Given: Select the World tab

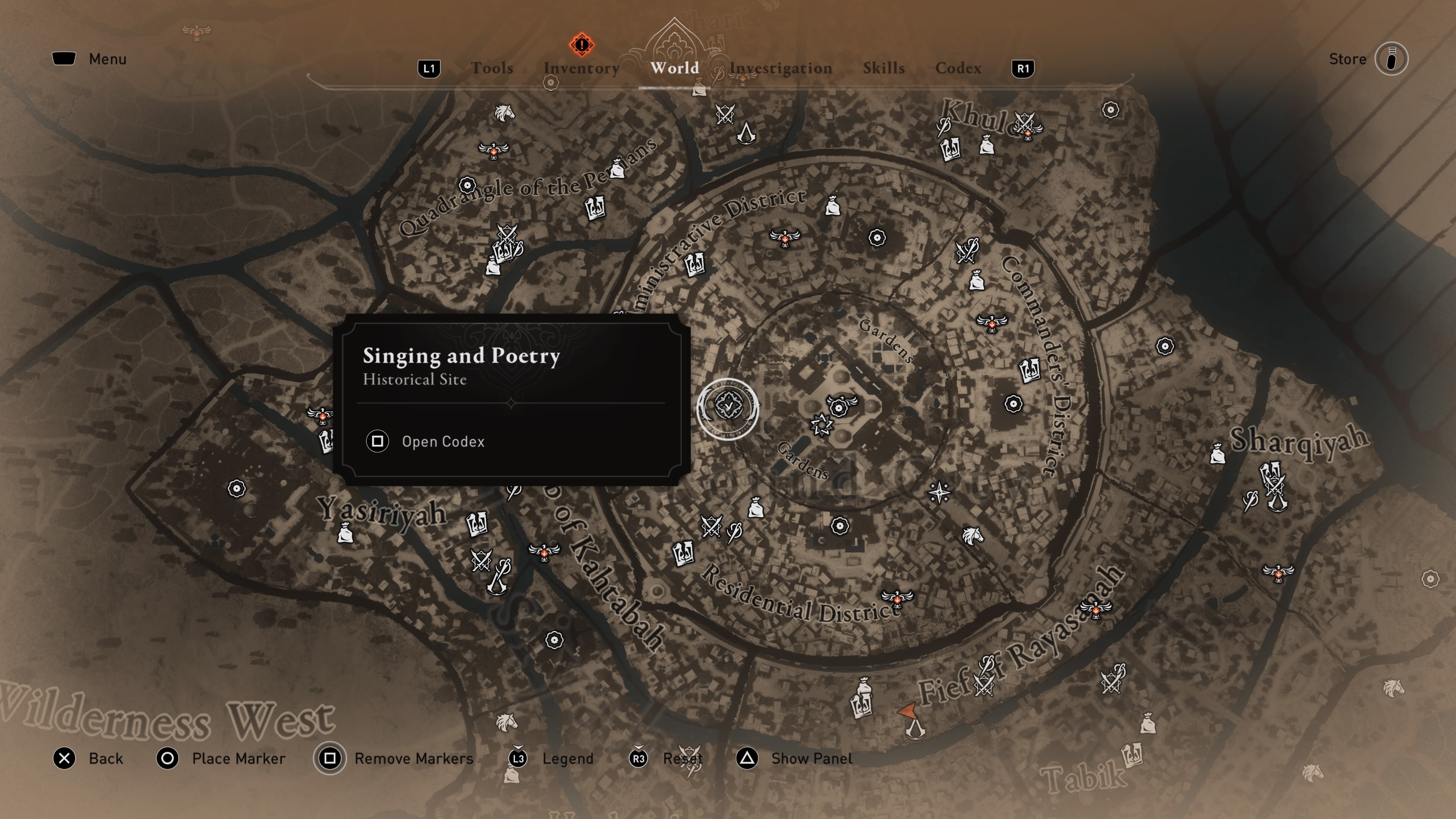Looking at the screenshot, I should click(674, 68).
